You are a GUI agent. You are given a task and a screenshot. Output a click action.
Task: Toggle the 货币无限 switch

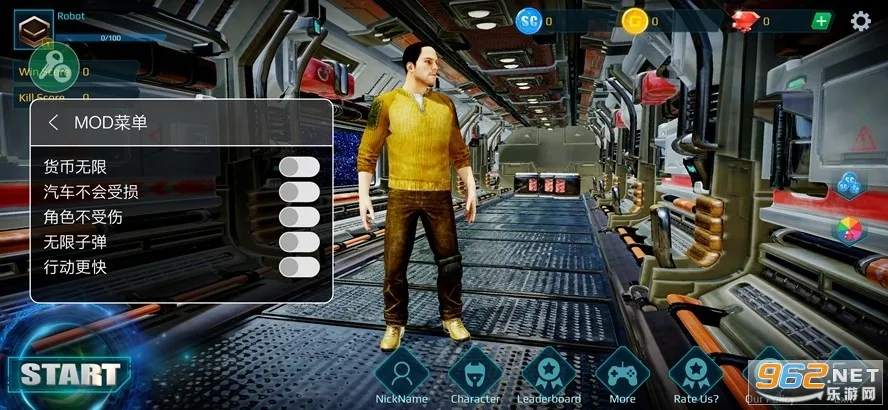click(299, 166)
